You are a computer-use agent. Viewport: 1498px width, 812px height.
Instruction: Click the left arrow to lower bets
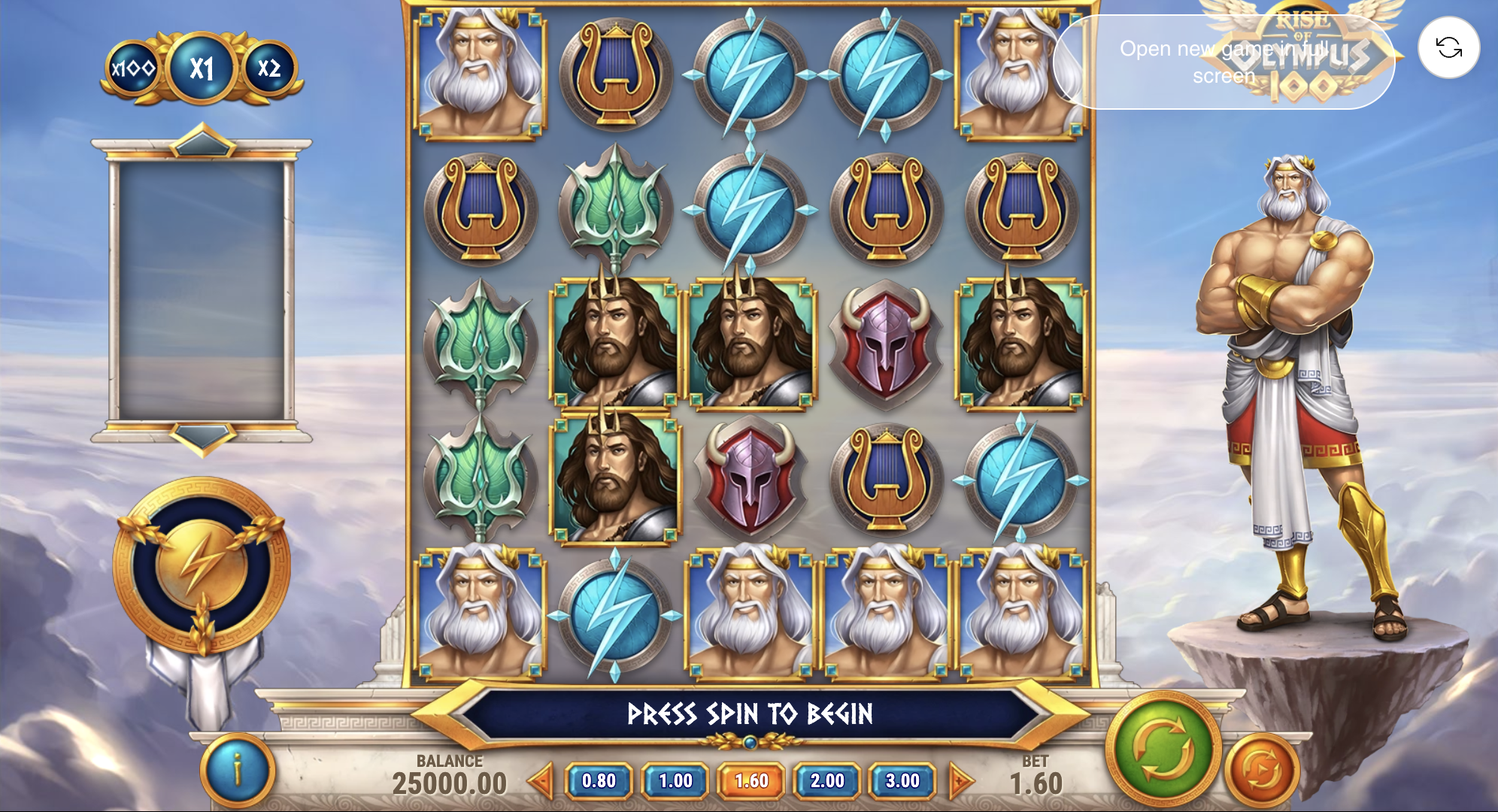541,781
